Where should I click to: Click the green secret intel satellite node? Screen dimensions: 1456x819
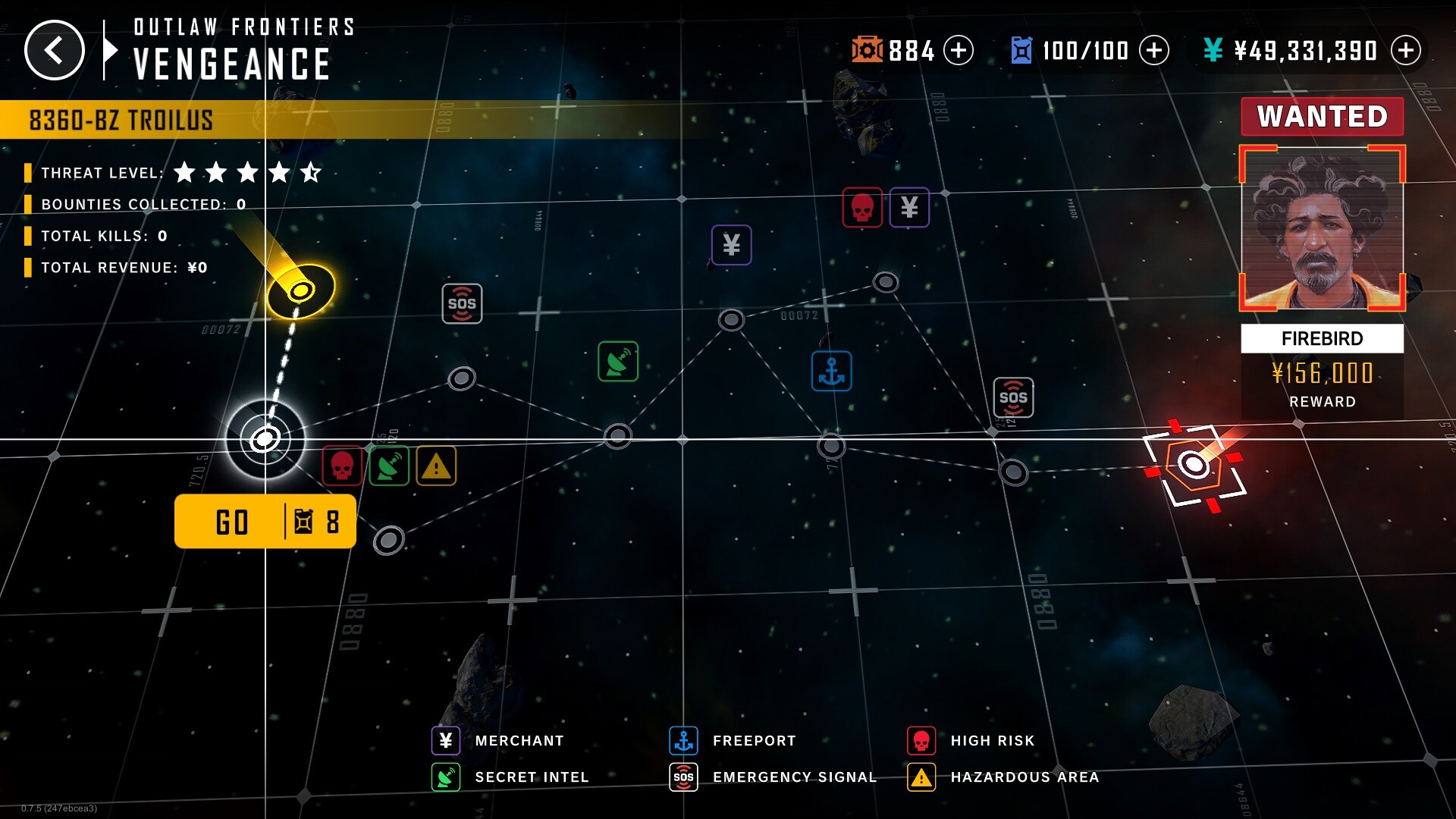[618, 362]
